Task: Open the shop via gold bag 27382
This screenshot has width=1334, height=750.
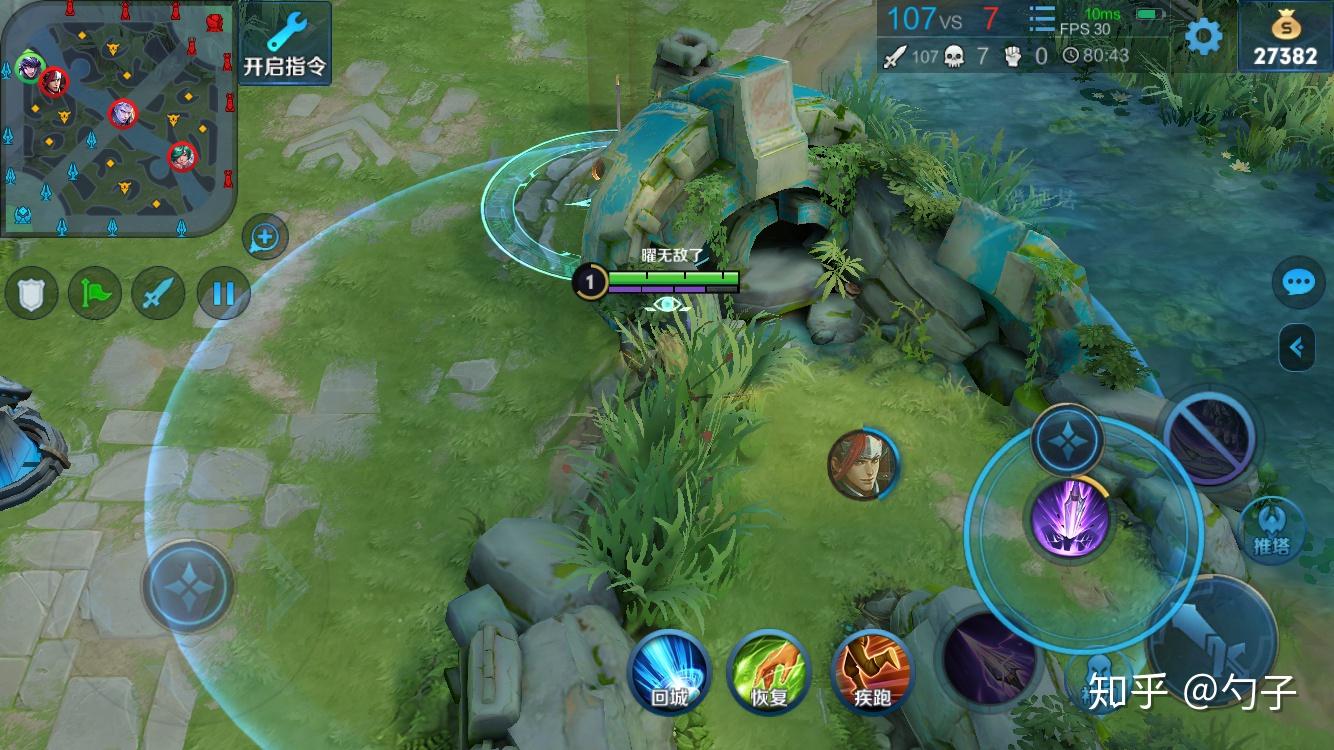Action: (x=1285, y=37)
